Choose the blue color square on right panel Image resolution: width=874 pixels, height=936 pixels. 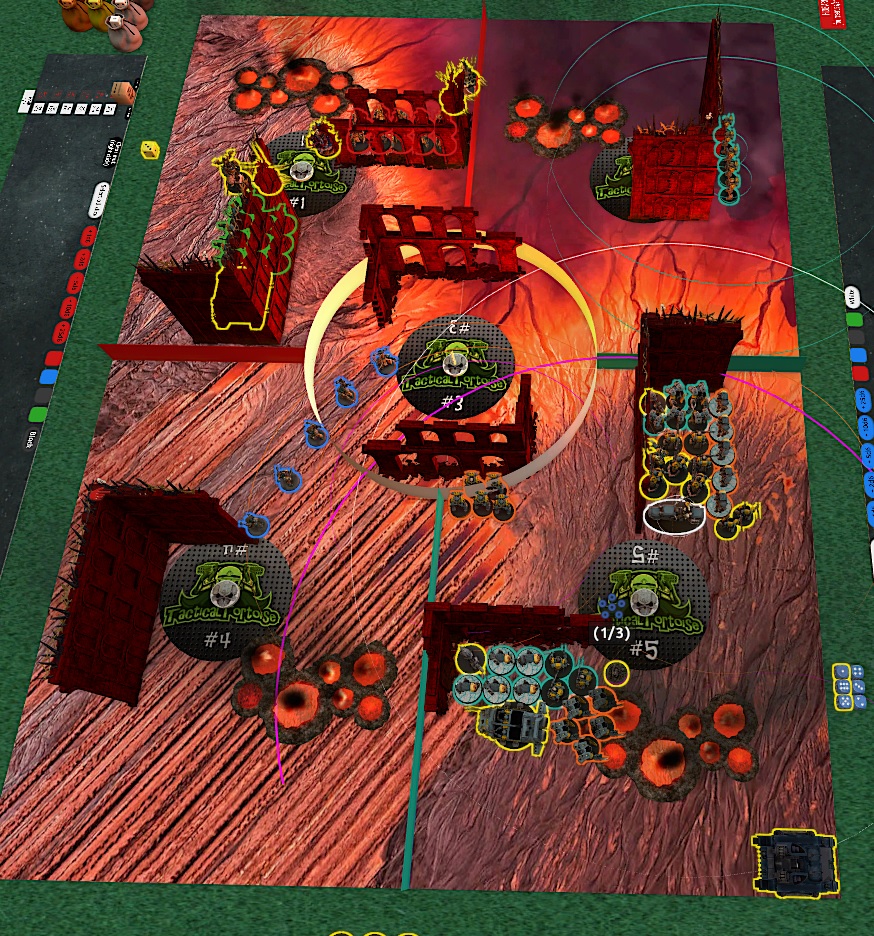[858, 355]
